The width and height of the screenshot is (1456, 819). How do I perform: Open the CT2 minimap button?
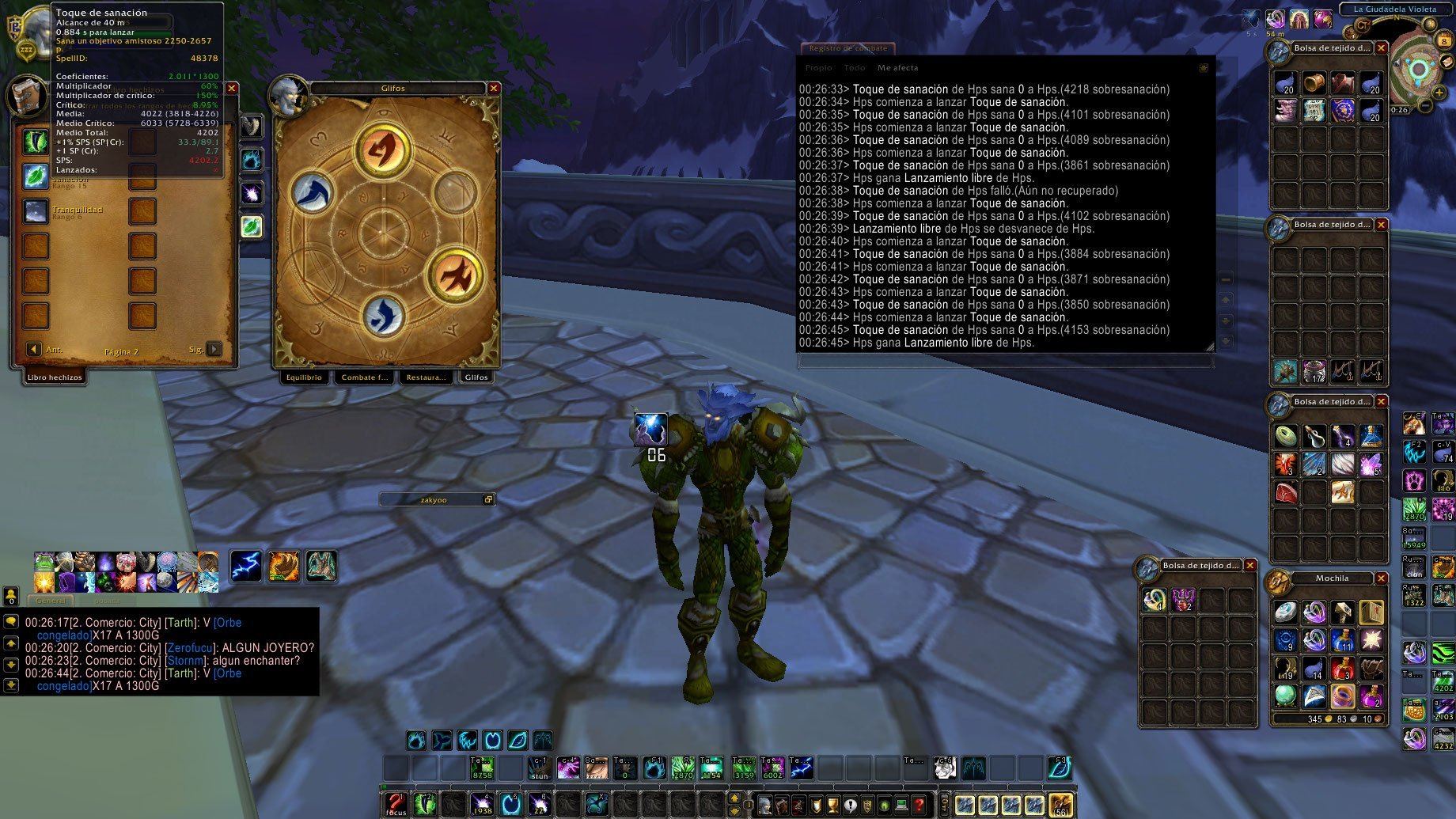pos(1362,26)
